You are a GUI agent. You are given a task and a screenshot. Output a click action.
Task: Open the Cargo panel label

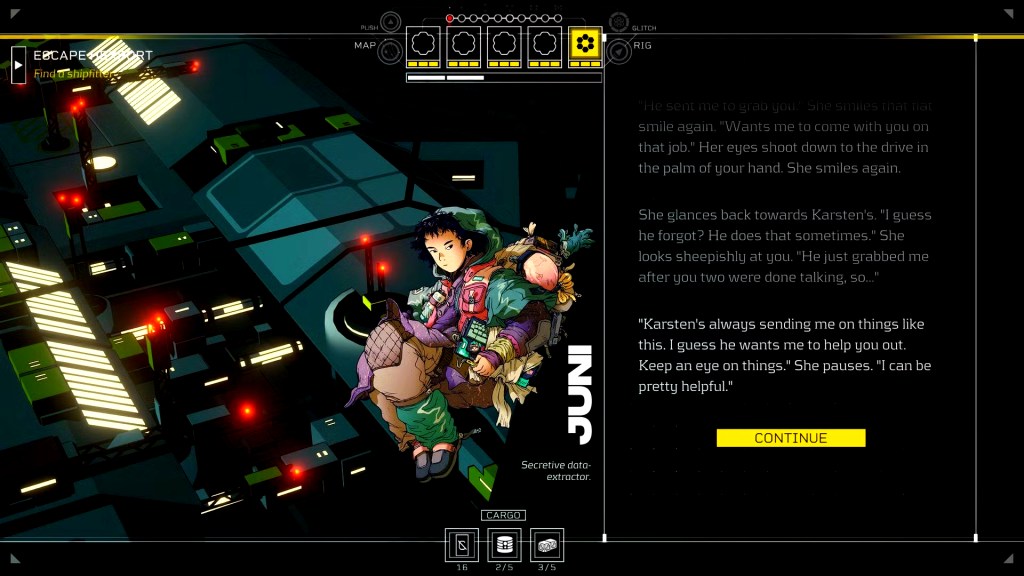[503, 515]
